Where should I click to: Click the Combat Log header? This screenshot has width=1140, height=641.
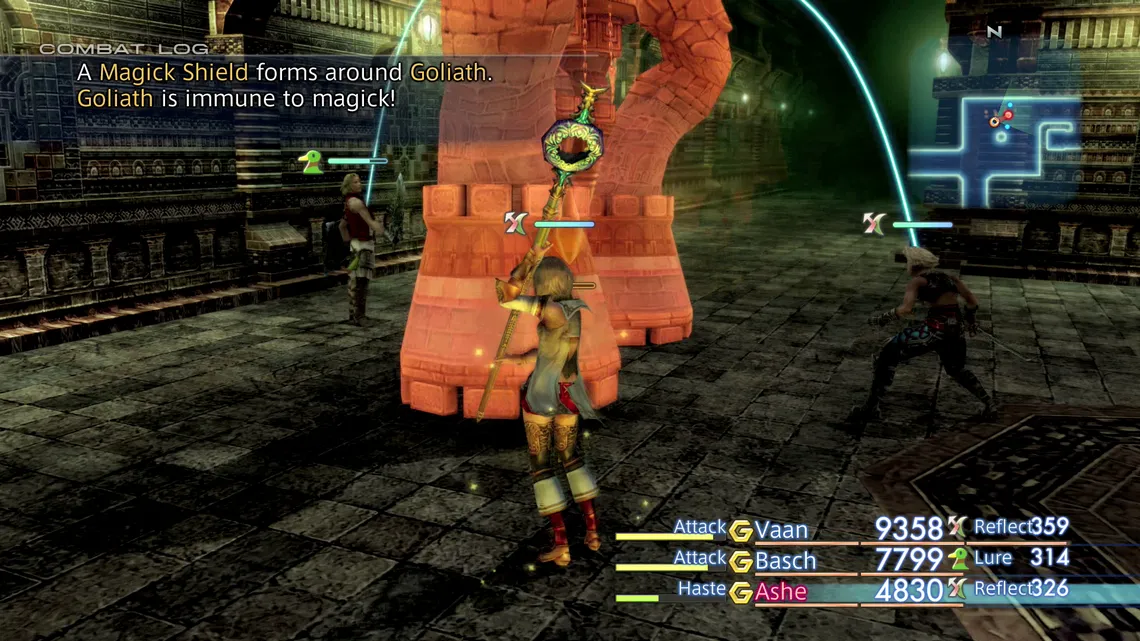click(x=124, y=48)
